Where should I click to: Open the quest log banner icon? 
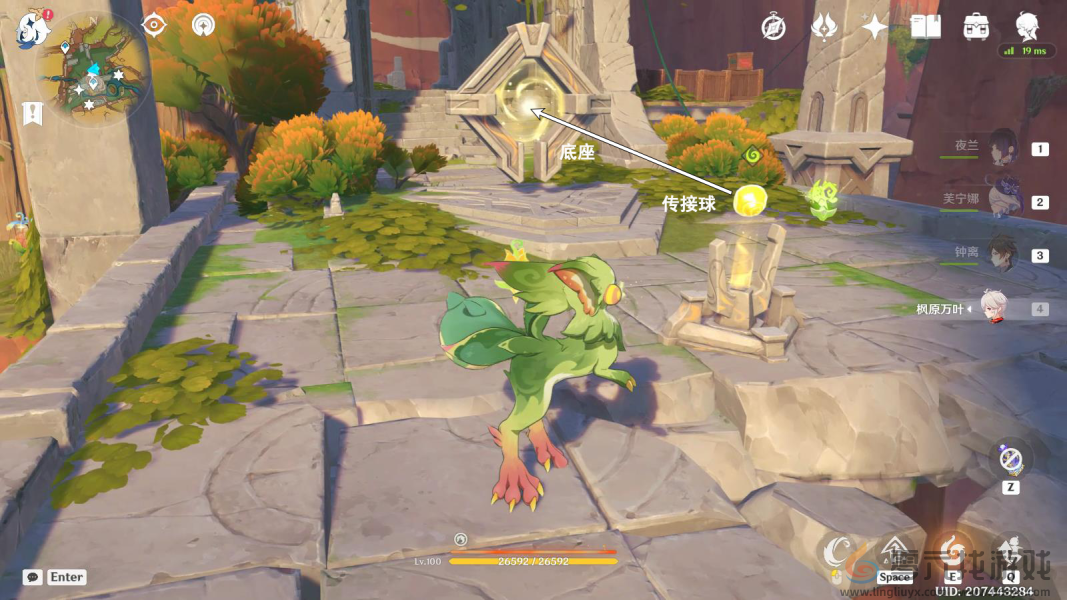point(33,113)
